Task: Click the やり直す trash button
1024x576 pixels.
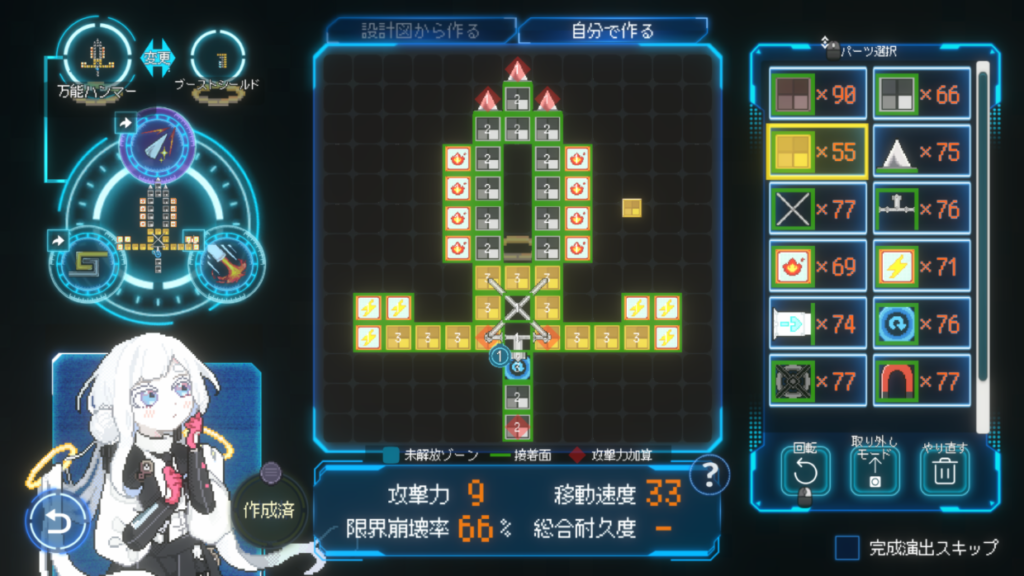Action: click(x=945, y=470)
